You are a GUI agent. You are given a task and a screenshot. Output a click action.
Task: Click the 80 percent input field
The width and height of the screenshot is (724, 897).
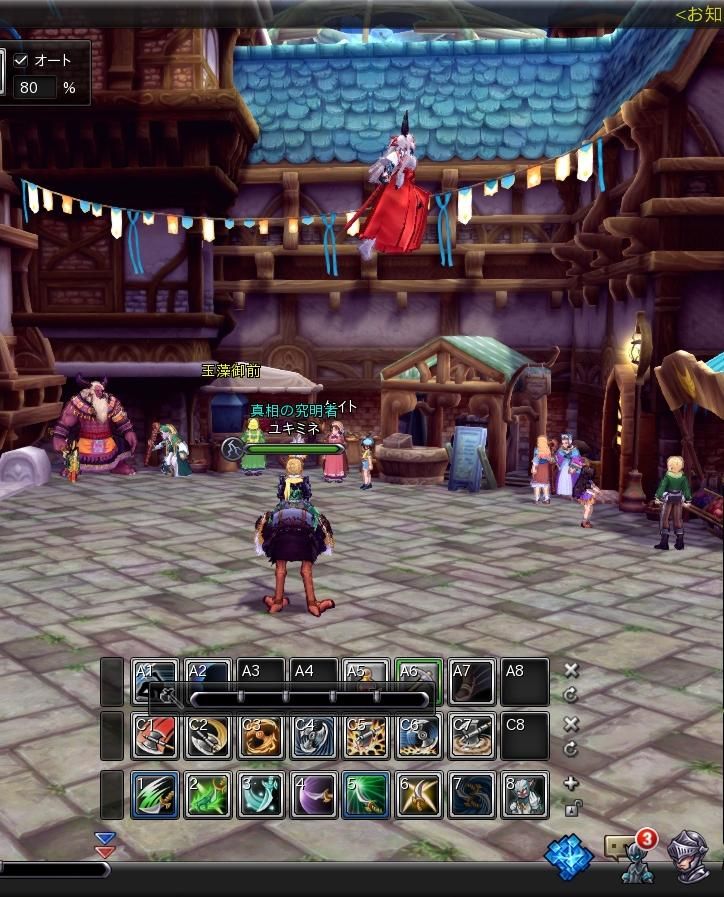pyautogui.click(x=33, y=88)
